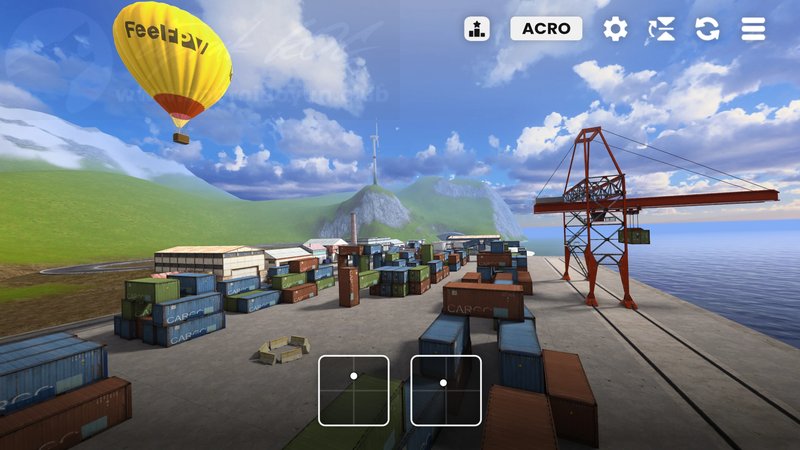Reset the flight with circular arrows icon

tap(707, 28)
